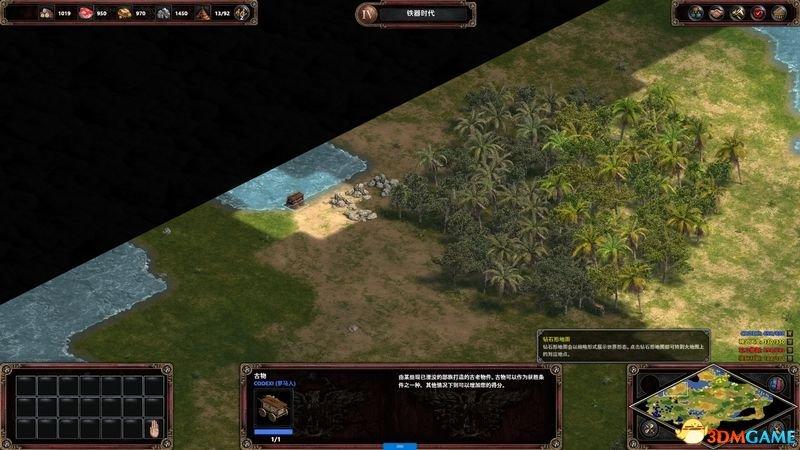The image size is (800, 450).
Task: Click the gold resource icon
Action: (x=124, y=14)
